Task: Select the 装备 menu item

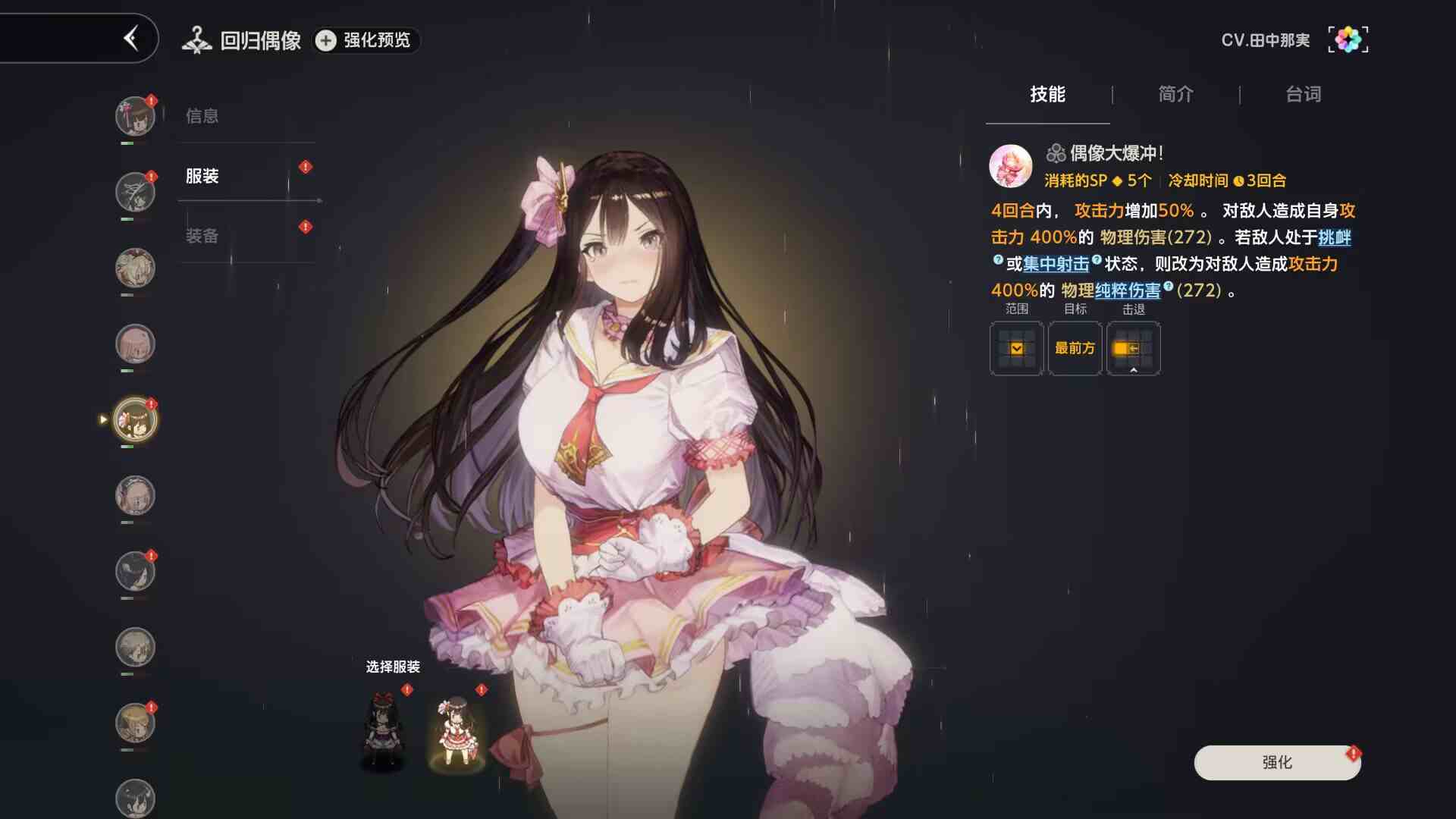Action: [x=203, y=236]
